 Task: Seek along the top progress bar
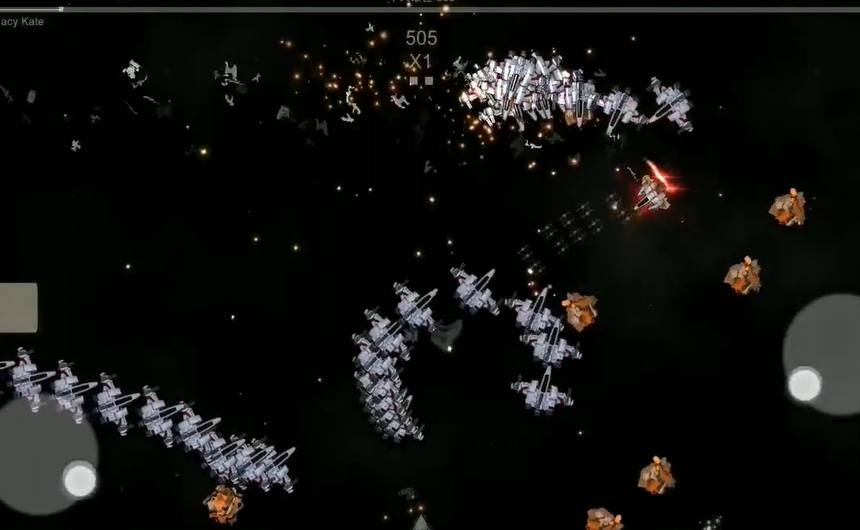pyautogui.click(x=430, y=9)
